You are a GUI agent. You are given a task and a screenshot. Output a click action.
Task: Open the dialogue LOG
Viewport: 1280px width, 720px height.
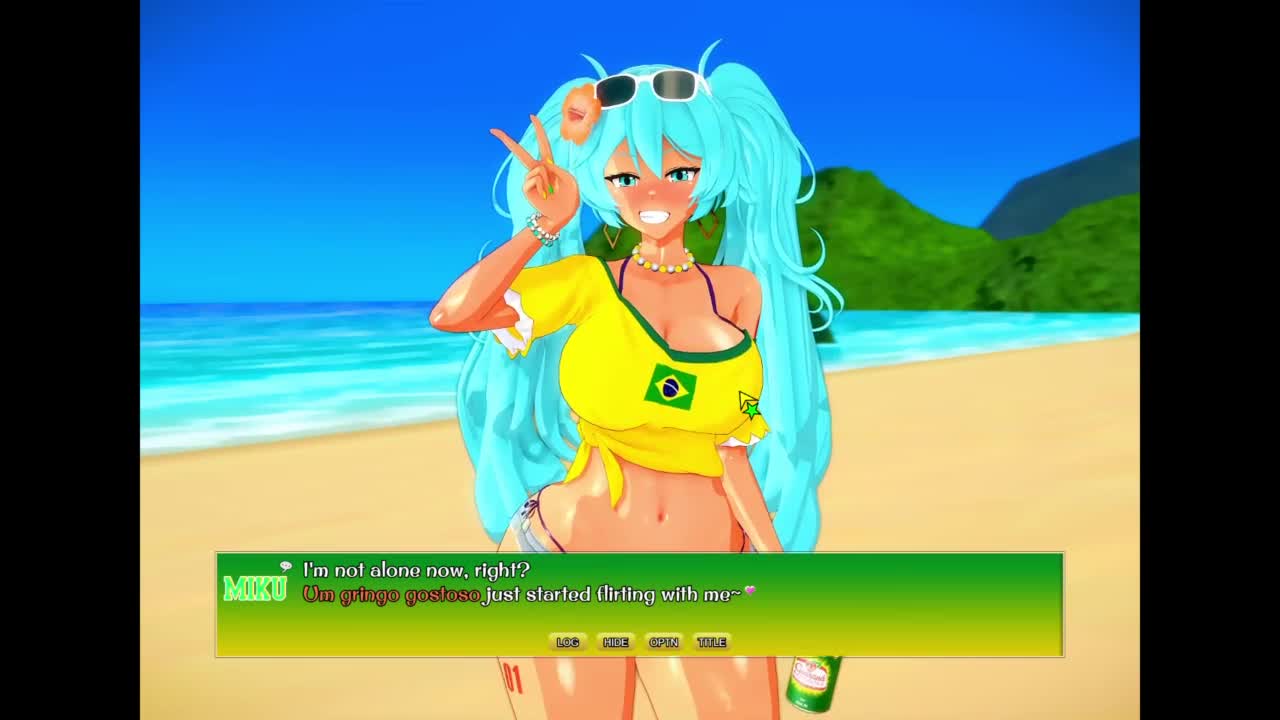click(567, 642)
